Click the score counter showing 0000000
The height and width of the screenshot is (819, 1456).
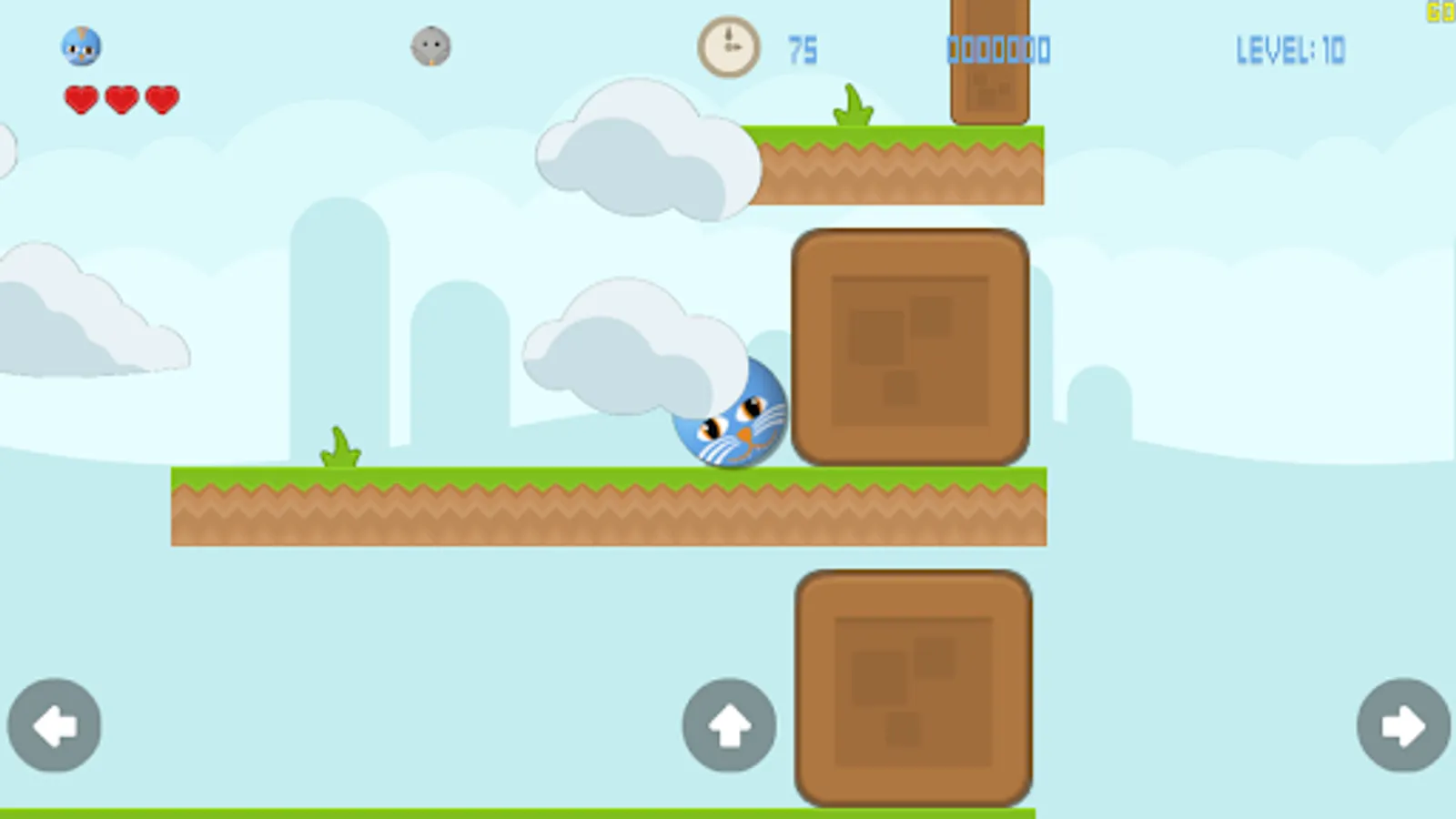tap(999, 50)
